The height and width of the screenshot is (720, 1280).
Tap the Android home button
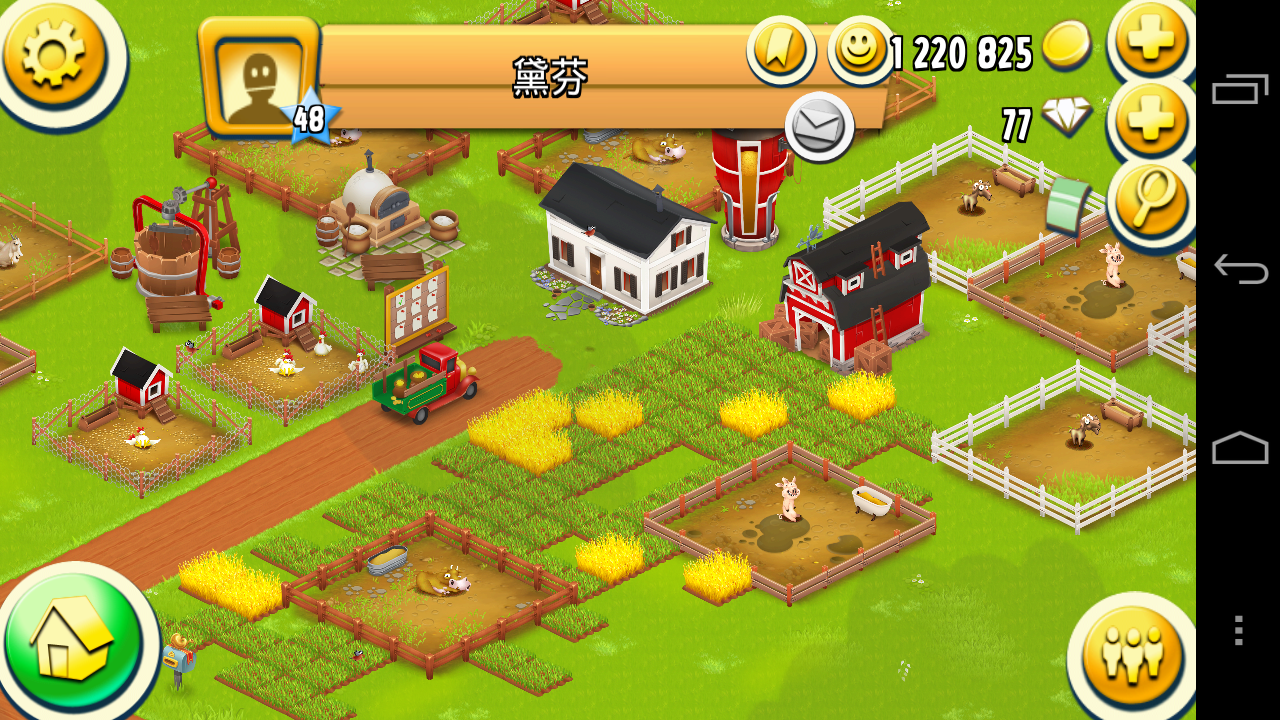pos(1239,449)
